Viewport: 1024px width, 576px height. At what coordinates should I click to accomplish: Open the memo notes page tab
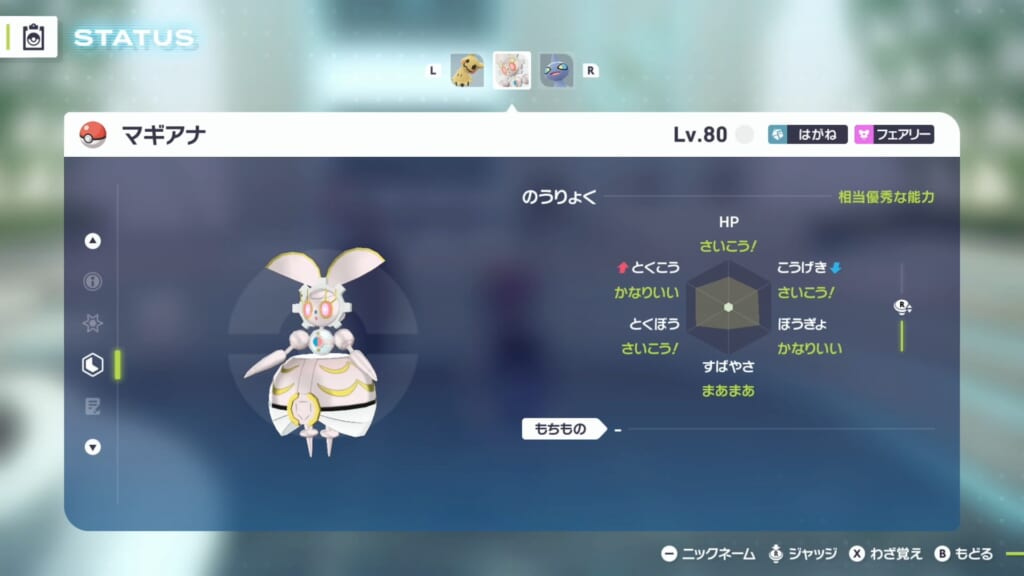point(93,406)
